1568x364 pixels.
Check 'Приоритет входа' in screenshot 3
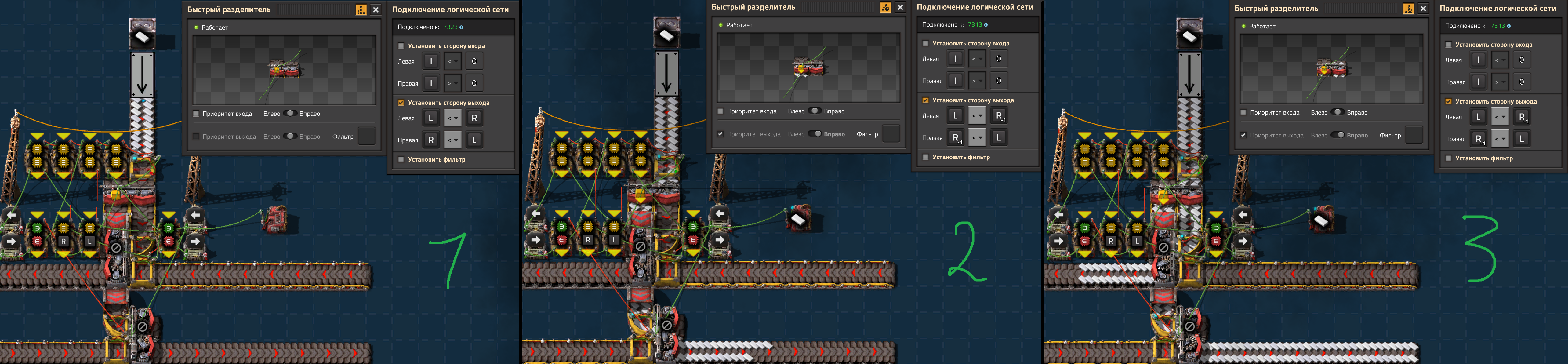pos(1243,113)
